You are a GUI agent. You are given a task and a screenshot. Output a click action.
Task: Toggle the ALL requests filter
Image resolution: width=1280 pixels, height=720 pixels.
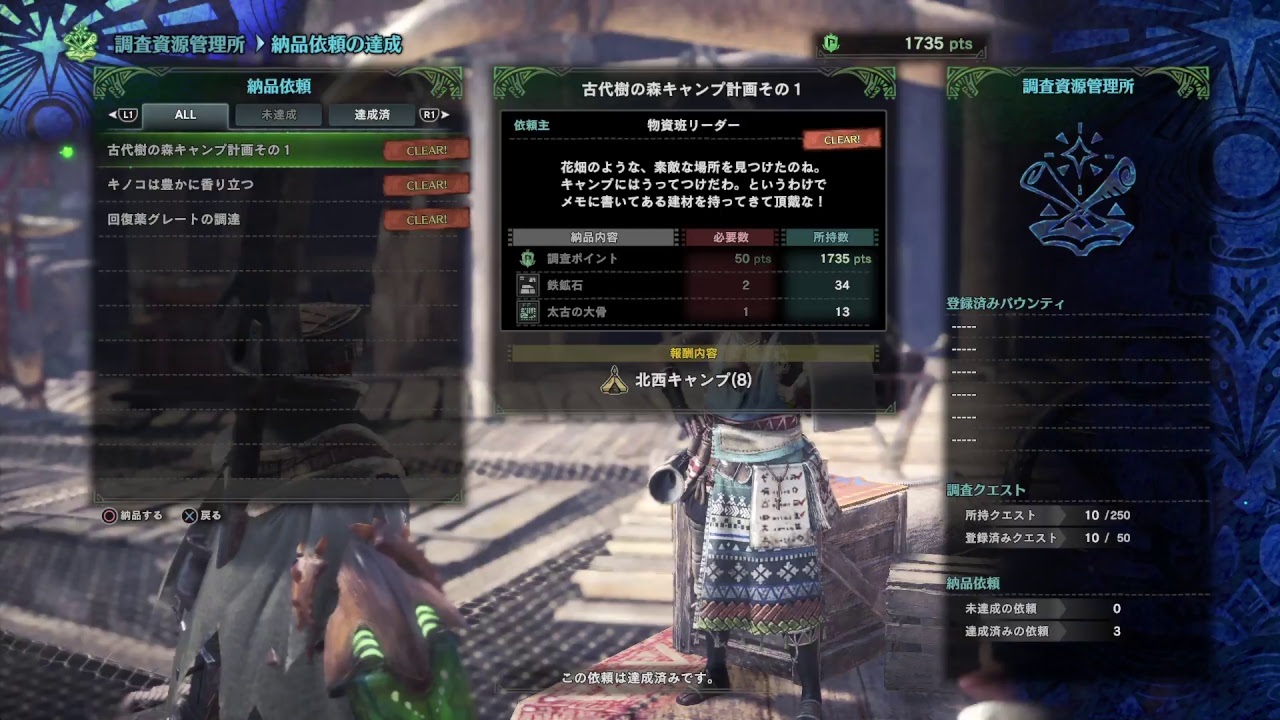tap(185, 114)
